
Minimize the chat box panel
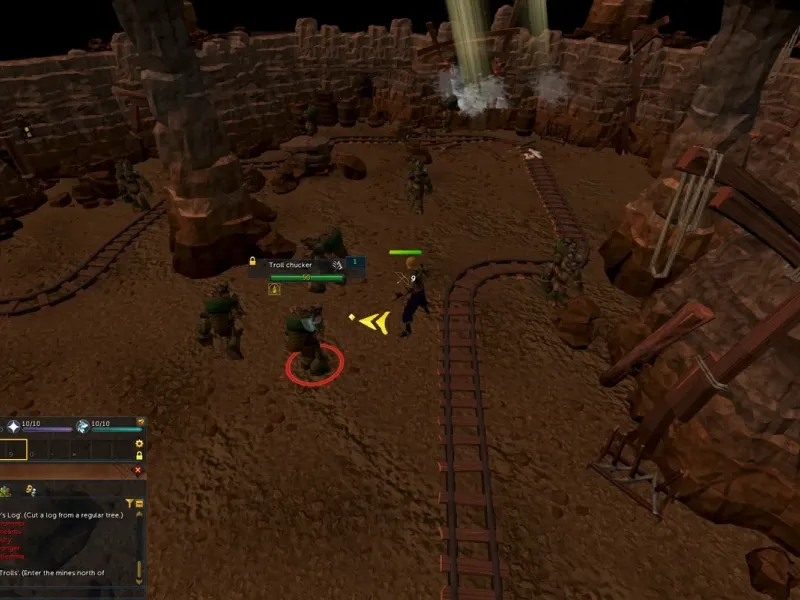140,503
